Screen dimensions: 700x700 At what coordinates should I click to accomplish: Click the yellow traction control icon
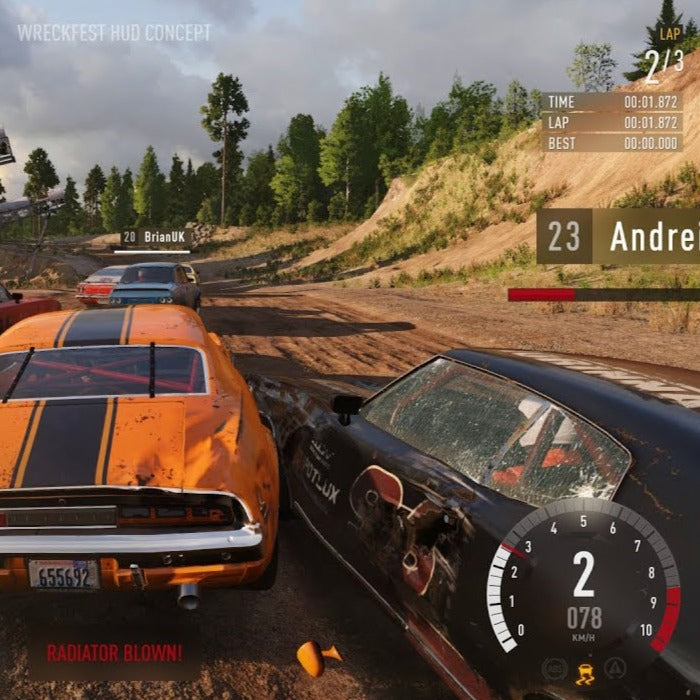pyautogui.click(x=584, y=672)
